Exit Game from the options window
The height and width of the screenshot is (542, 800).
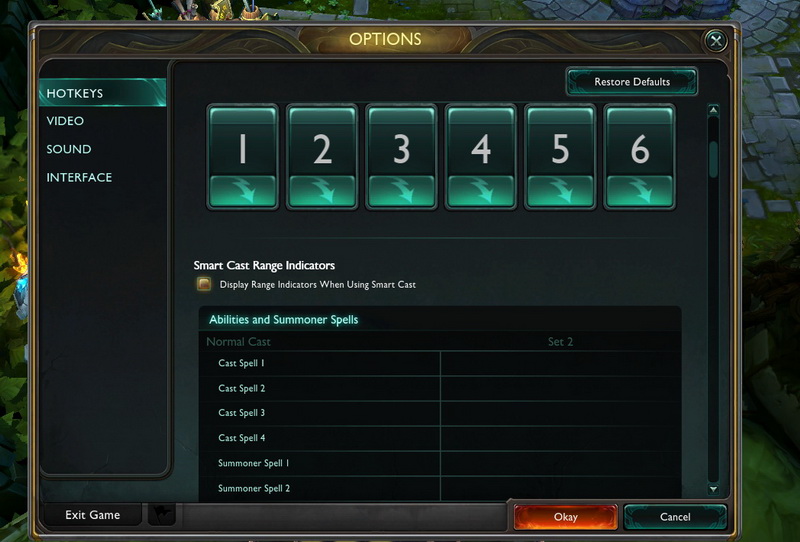click(92, 515)
